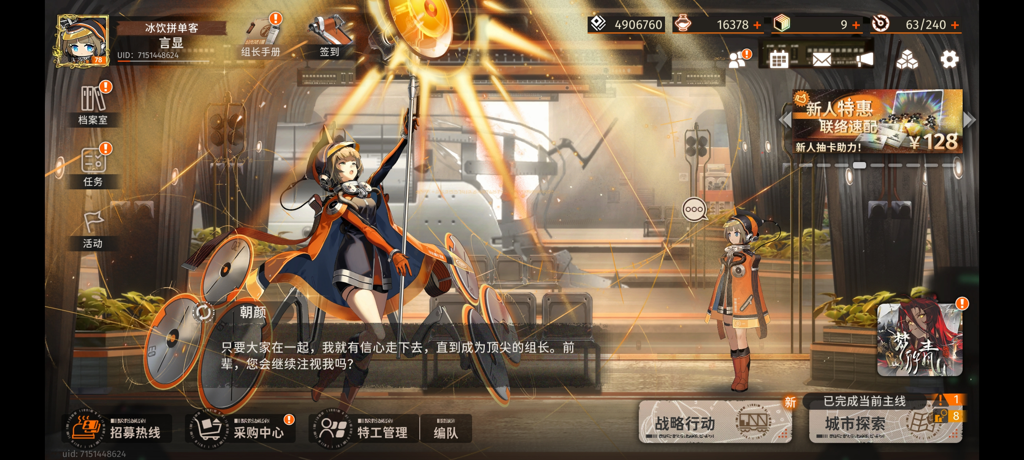Refill stamina with the 63/240 plus
The height and width of the screenshot is (460, 1024).
click(x=956, y=25)
